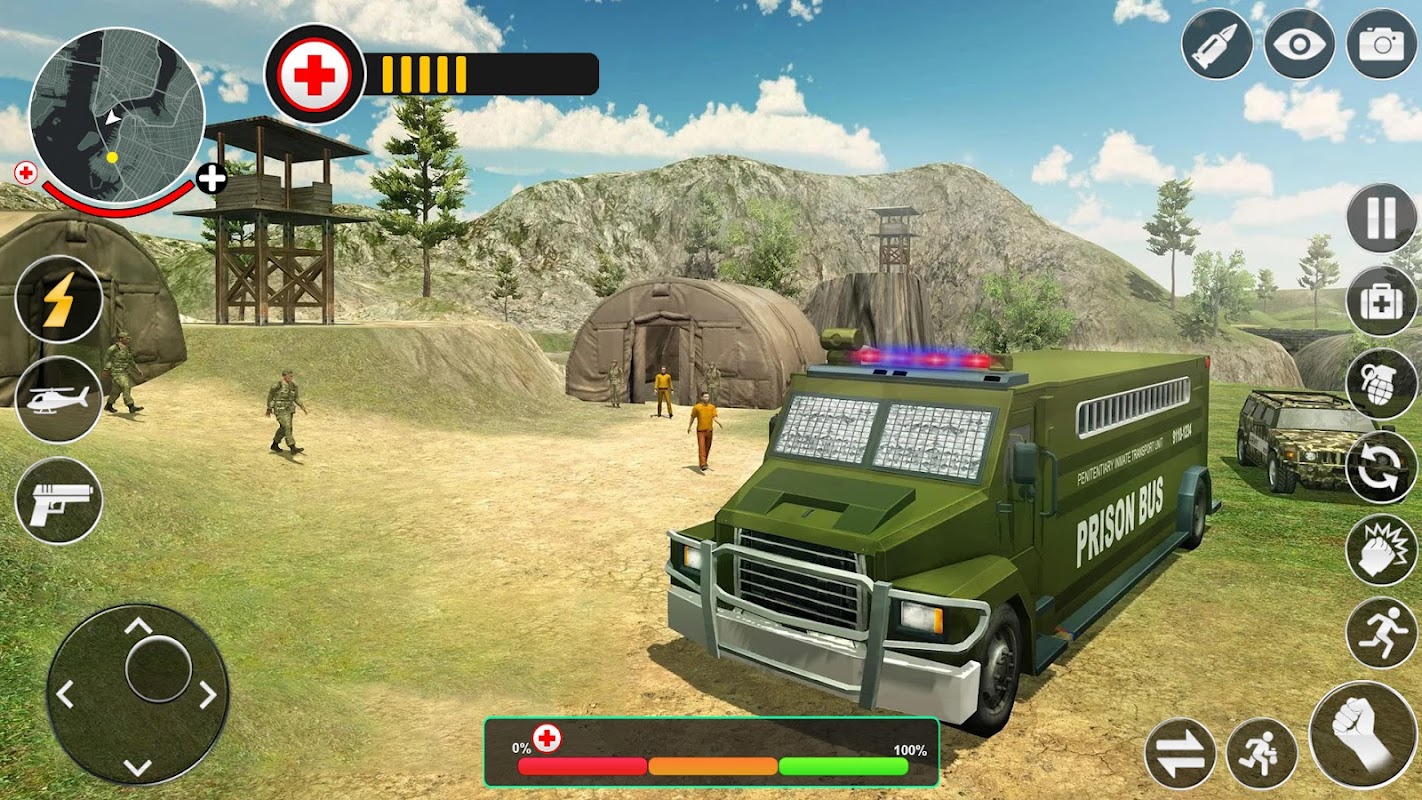Tap the jumping figure button
The image size is (1422, 800).
tap(1262, 754)
